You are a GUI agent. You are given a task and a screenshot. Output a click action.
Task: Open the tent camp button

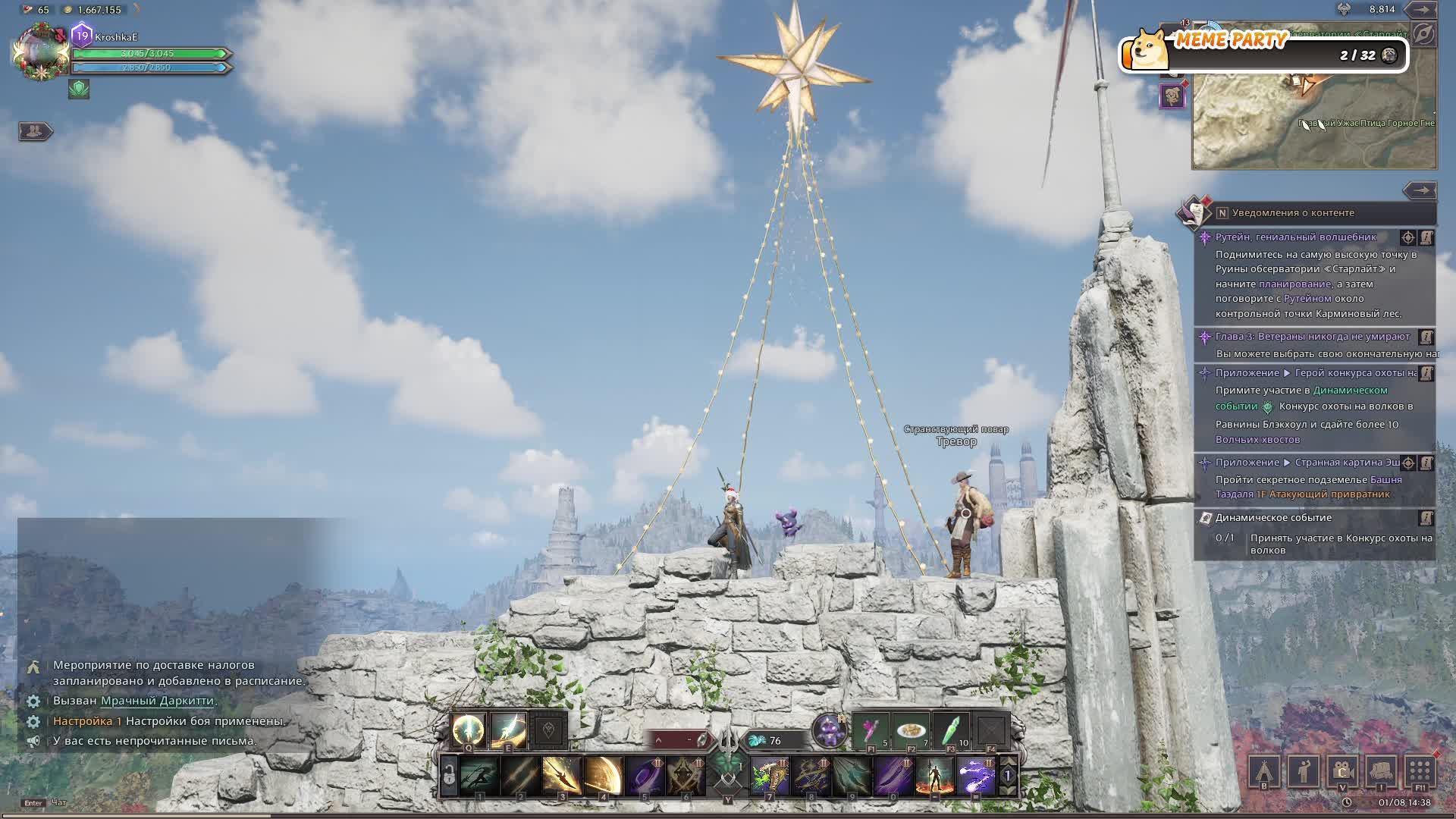click(x=1263, y=772)
